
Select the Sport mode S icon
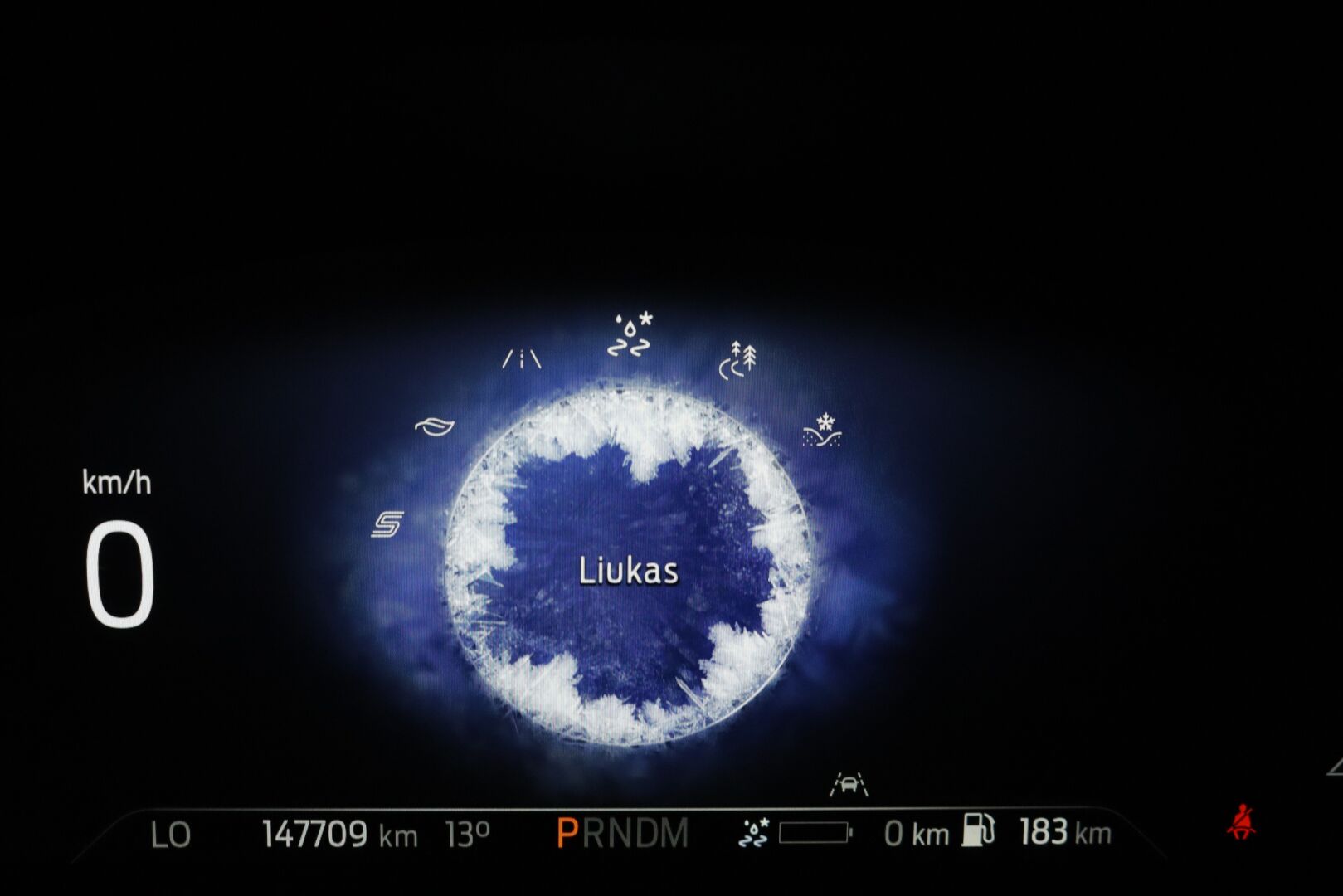point(387,524)
